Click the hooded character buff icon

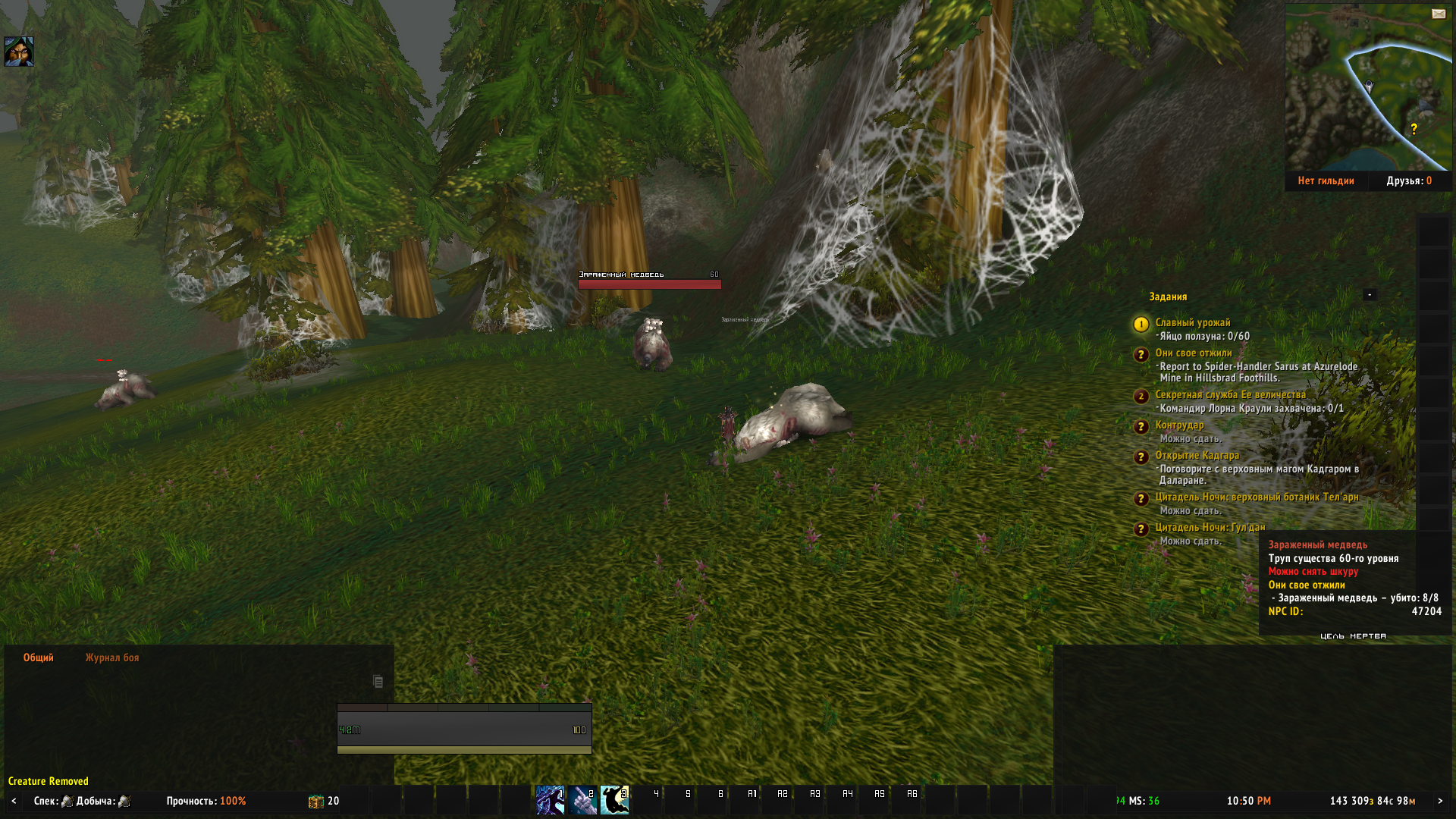tap(19, 52)
